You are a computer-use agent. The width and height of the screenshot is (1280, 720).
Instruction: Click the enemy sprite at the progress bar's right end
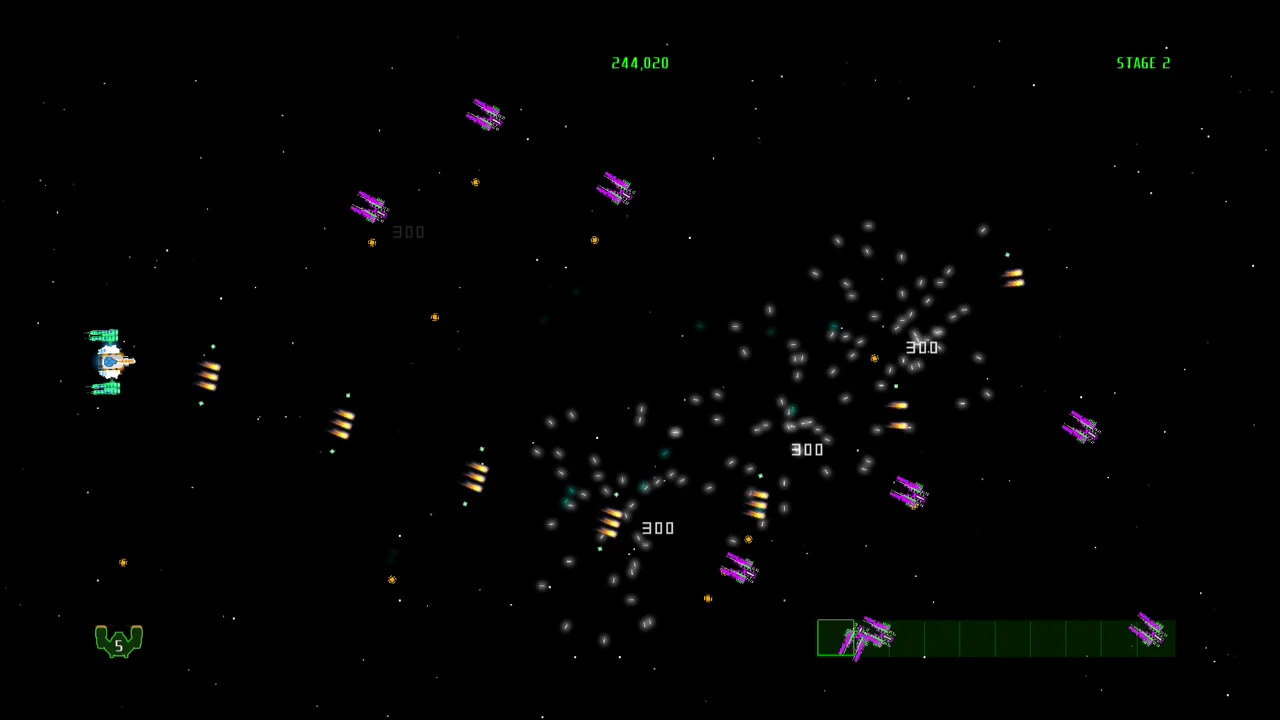click(x=1147, y=632)
